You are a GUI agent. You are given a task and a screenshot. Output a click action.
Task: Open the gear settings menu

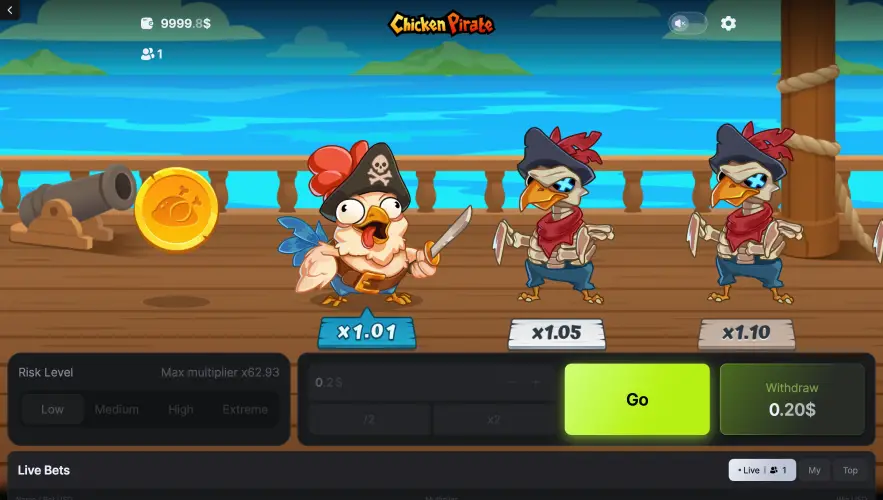click(728, 23)
